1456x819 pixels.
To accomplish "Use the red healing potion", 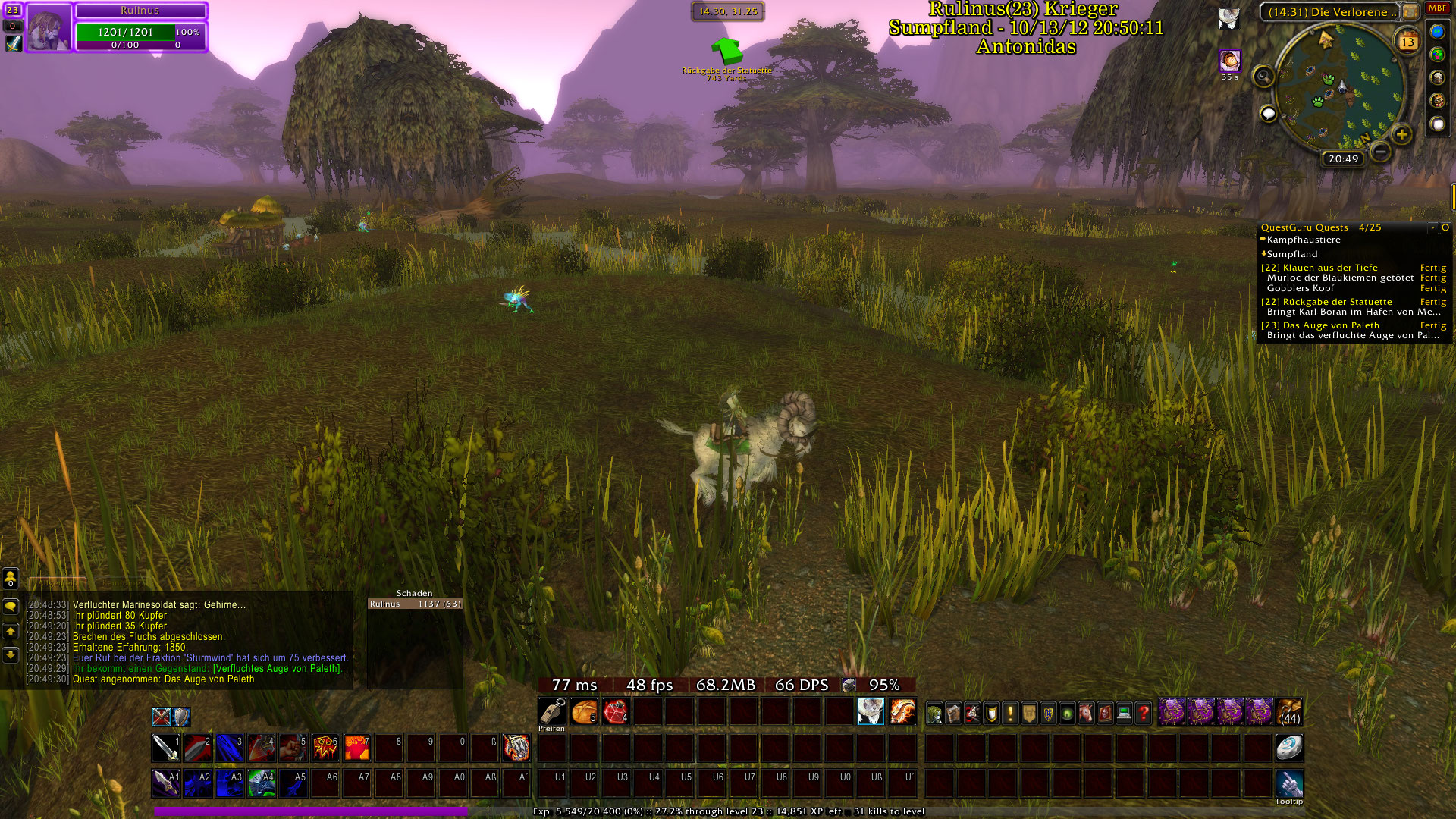I will point(616,713).
